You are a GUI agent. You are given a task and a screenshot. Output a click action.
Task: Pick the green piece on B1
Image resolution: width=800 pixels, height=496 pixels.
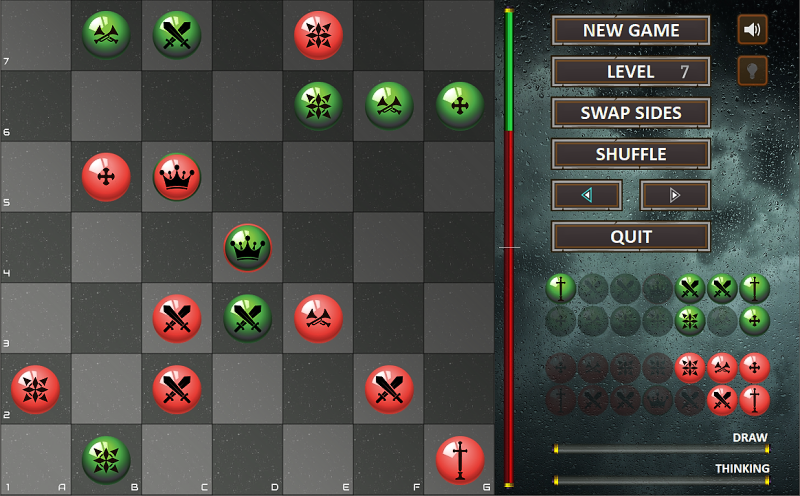coord(106,460)
